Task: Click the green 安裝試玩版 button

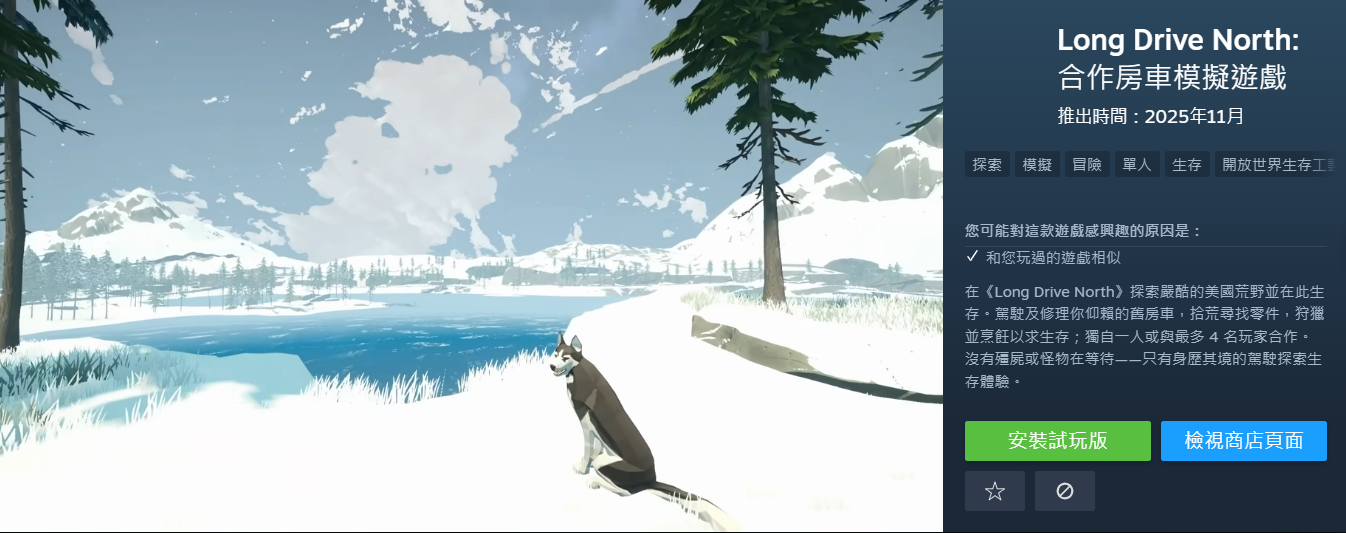Action: 1057,441
